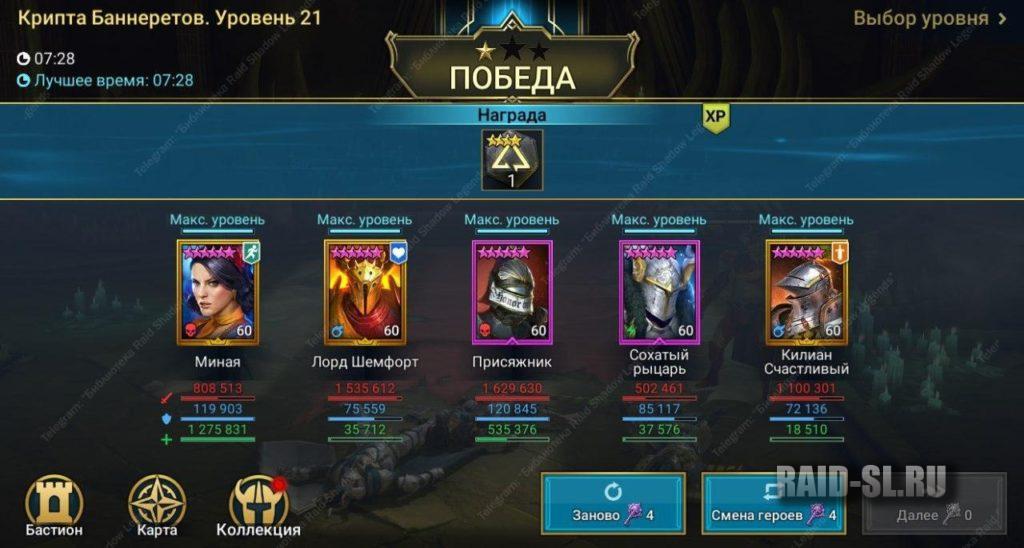Click the XP badge icon
The image size is (1024, 548).
[x=714, y=117]
